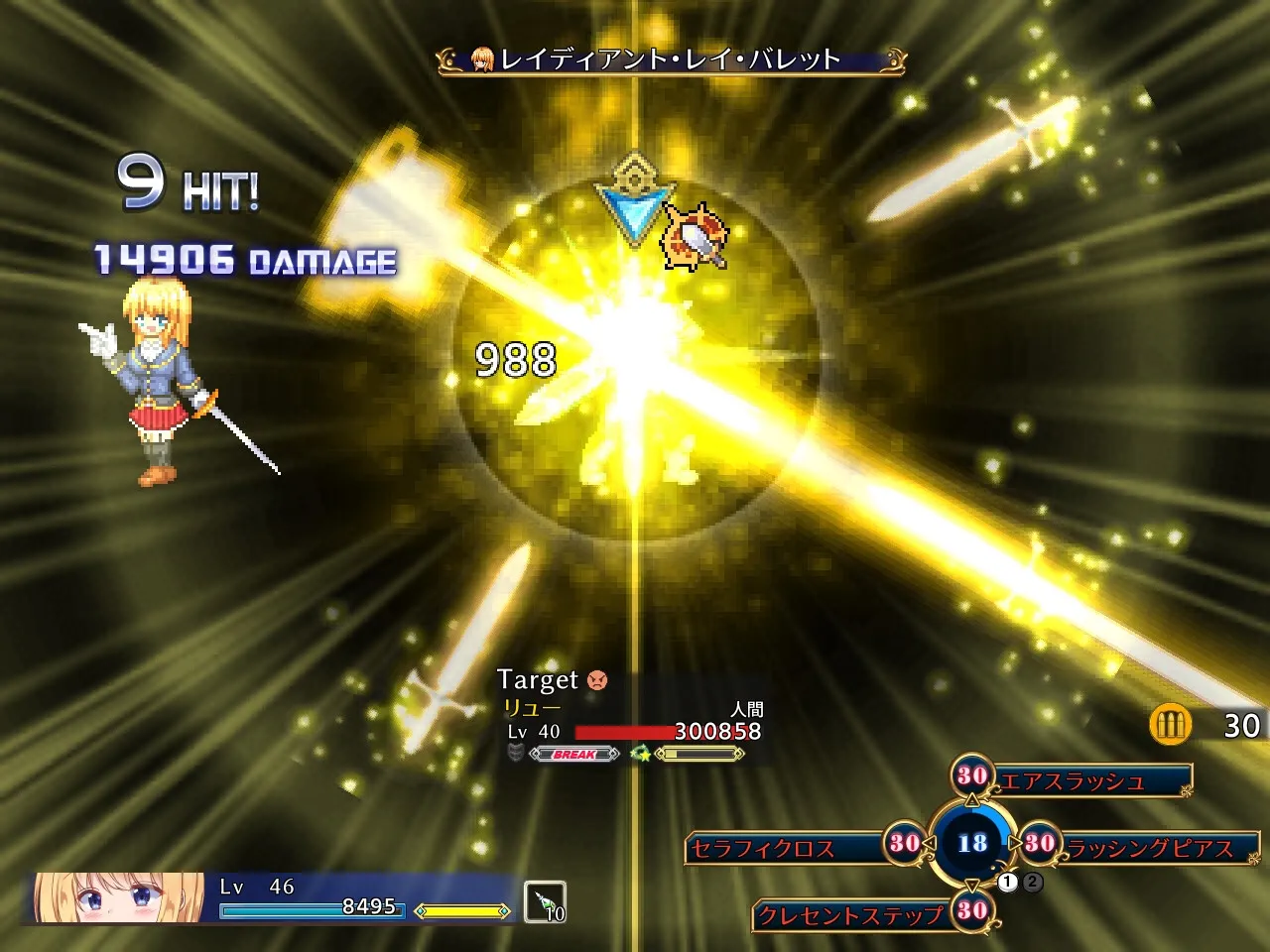This screenshot has height=952, width=1270.
Task: Use the ラッシングピアス skill
Action: [1149, 848]
